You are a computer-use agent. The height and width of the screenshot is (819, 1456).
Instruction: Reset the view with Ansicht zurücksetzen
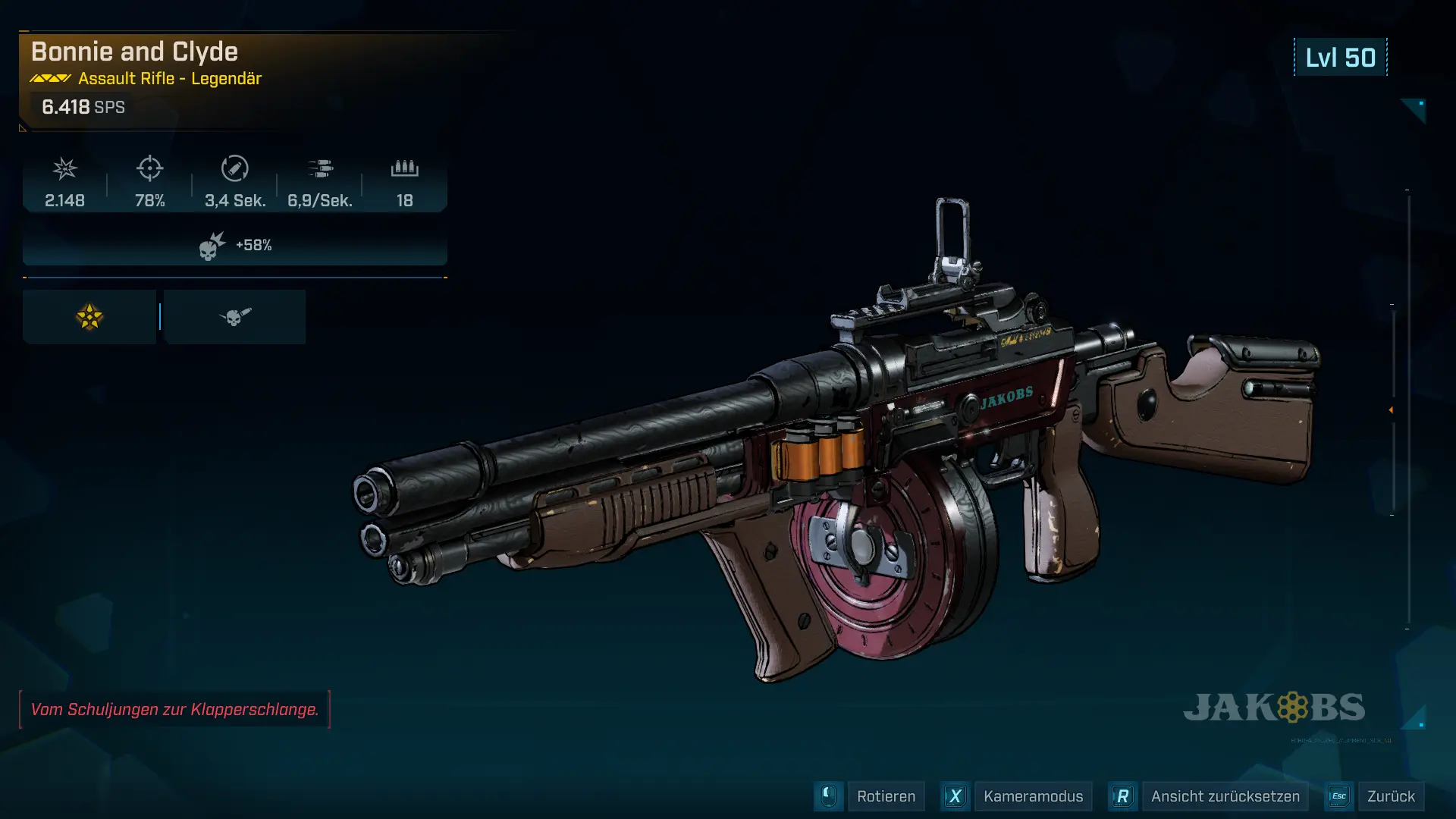click(1225, 796)
